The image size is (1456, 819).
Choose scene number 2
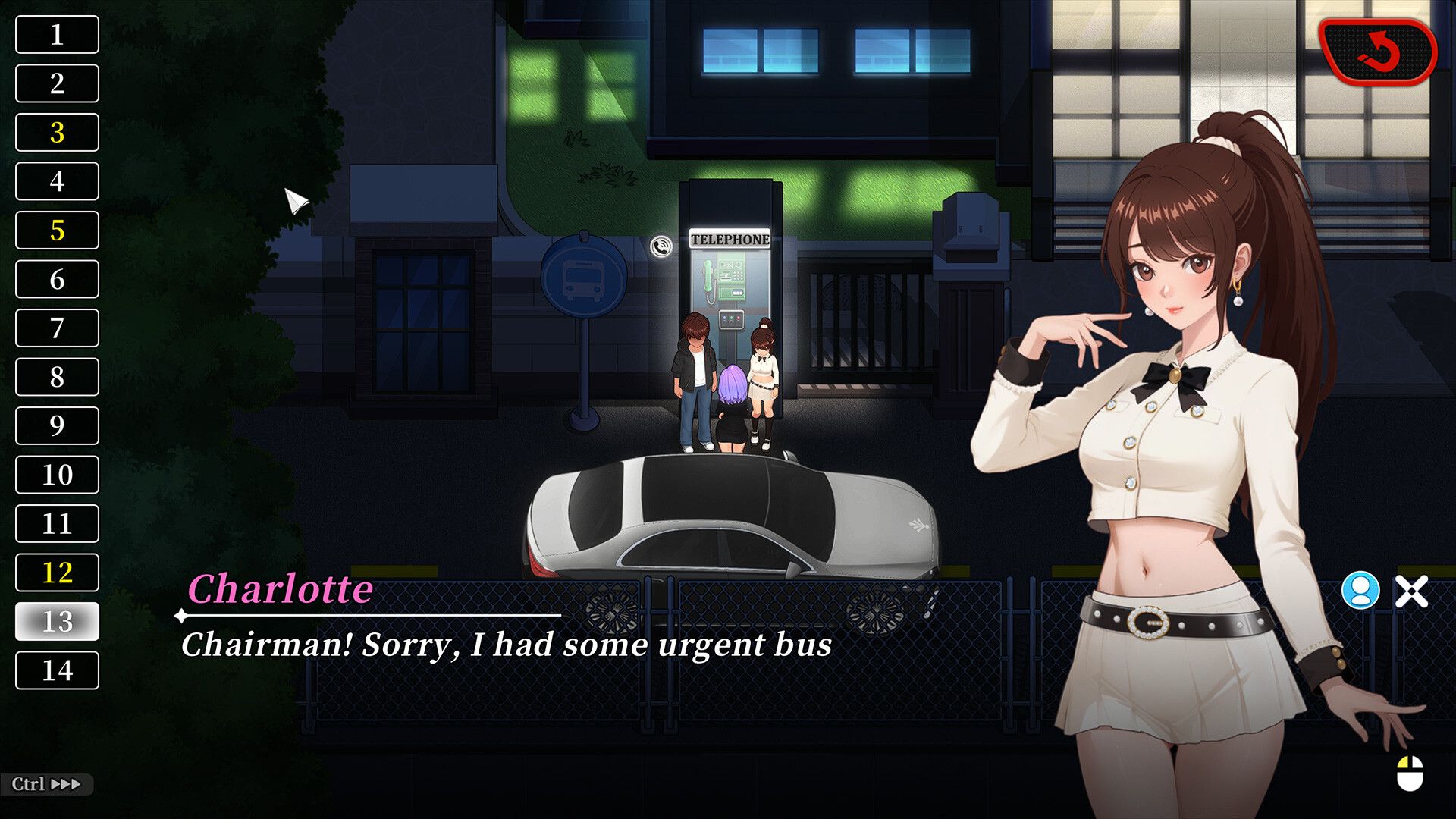pos(57,83)
